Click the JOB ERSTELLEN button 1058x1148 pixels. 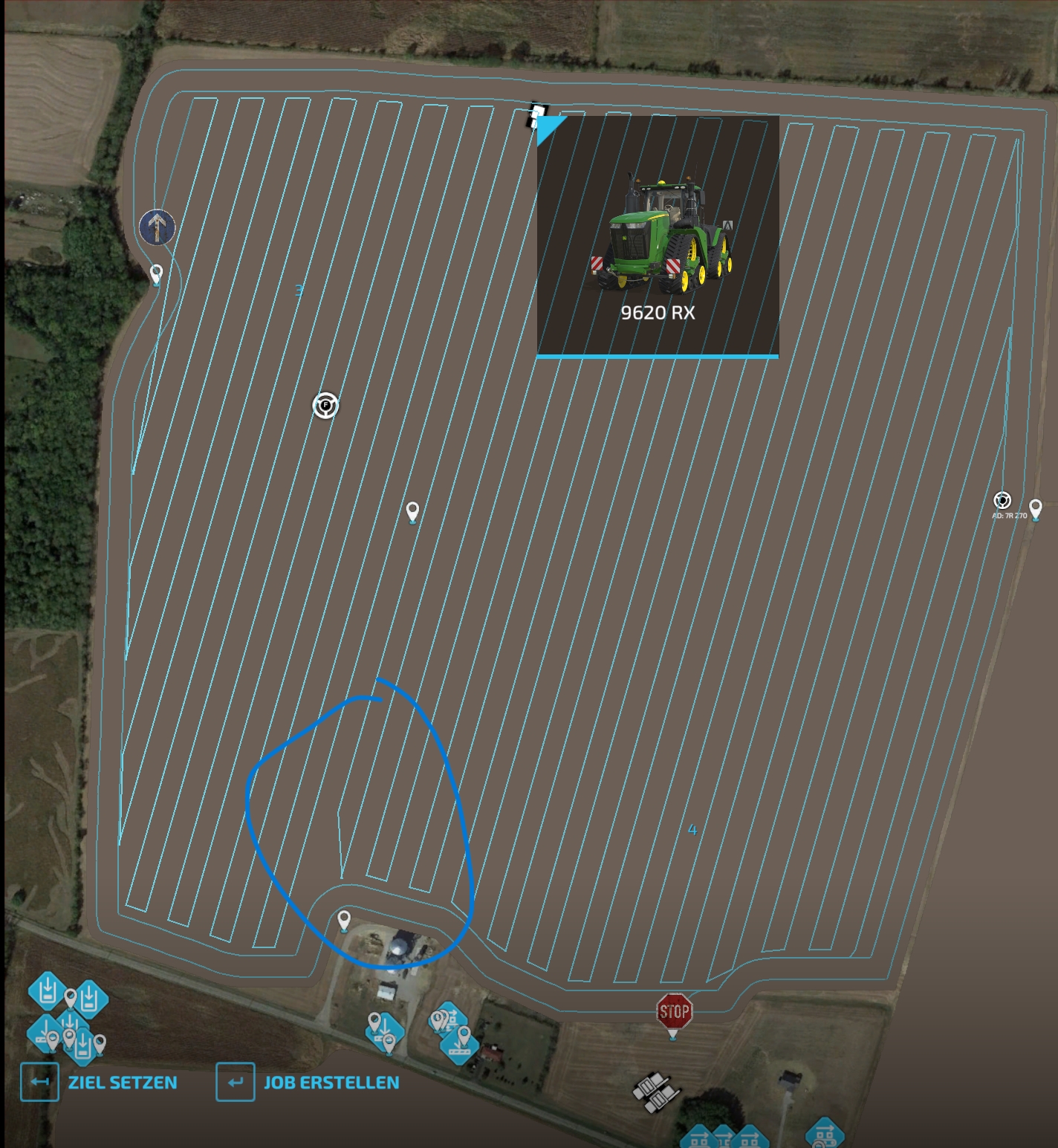click(331, 1082)
